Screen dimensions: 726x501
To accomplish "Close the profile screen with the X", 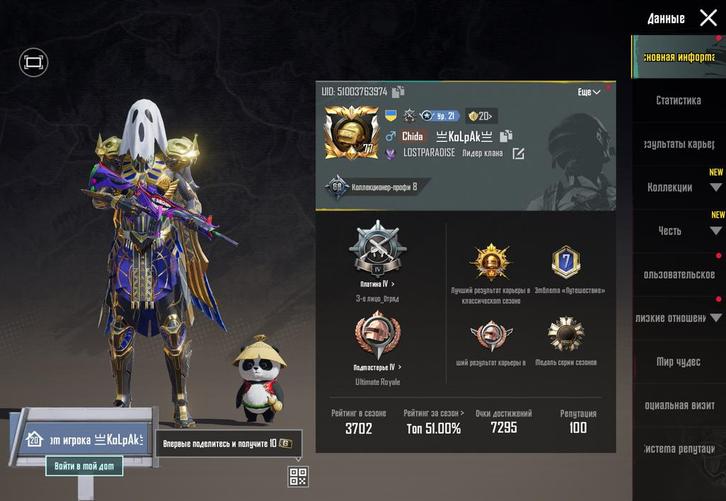I will coord(708,17).
